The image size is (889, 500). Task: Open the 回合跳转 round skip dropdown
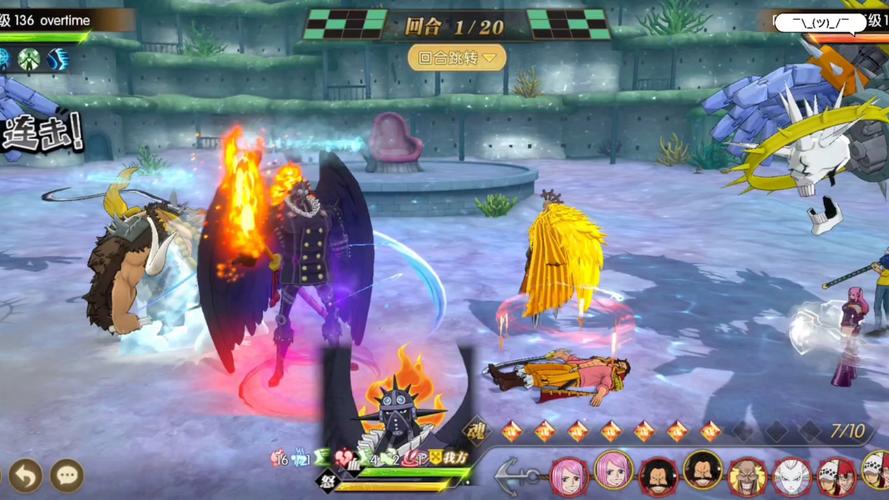457,58
